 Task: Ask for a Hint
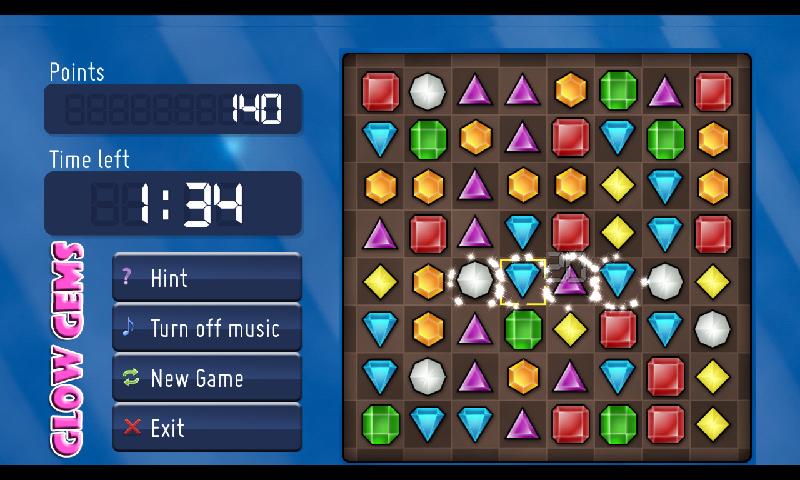(x=207, y=277)
